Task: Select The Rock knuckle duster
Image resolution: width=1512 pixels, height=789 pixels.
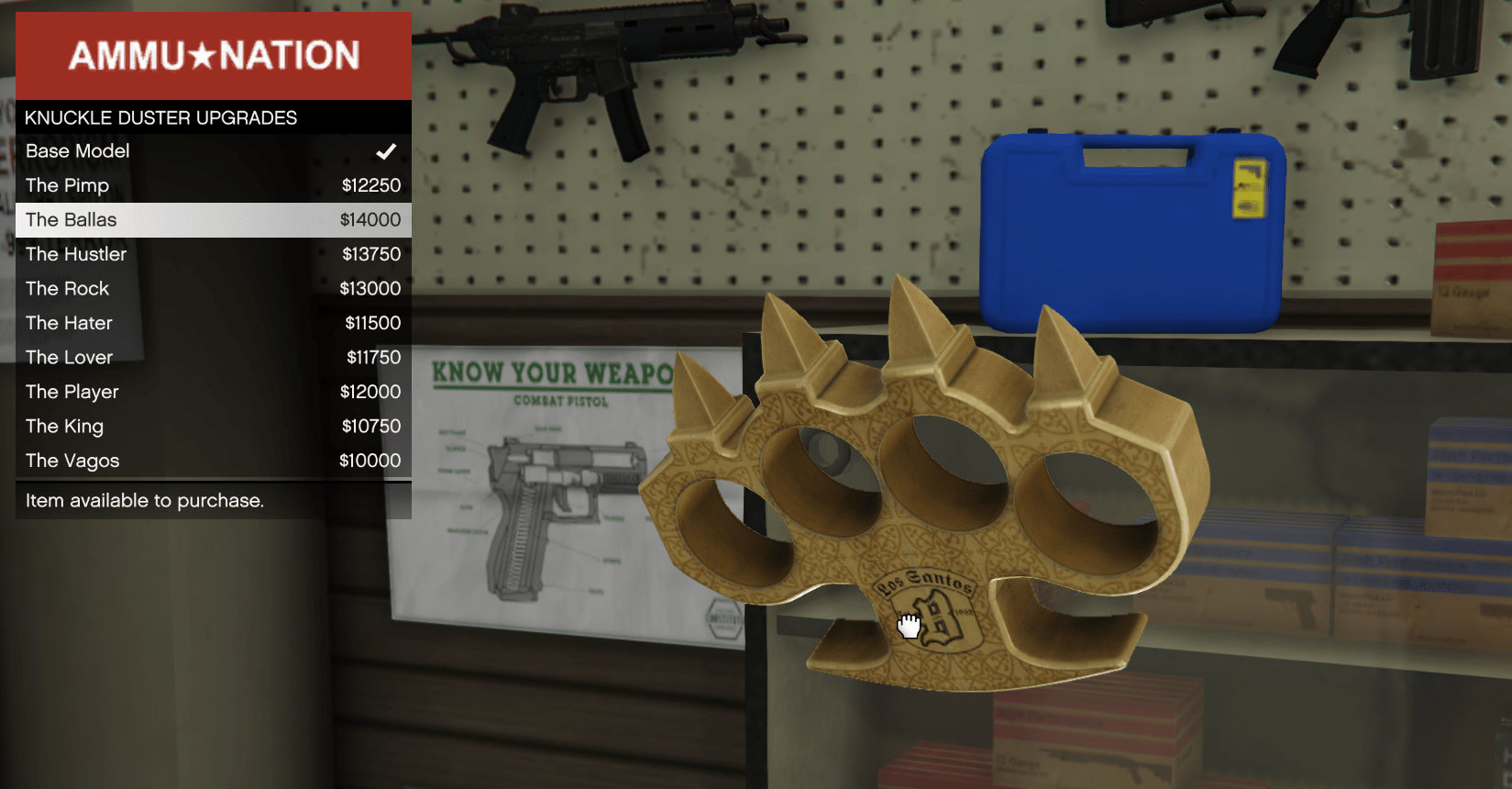Action: click(x=67, y=288)
